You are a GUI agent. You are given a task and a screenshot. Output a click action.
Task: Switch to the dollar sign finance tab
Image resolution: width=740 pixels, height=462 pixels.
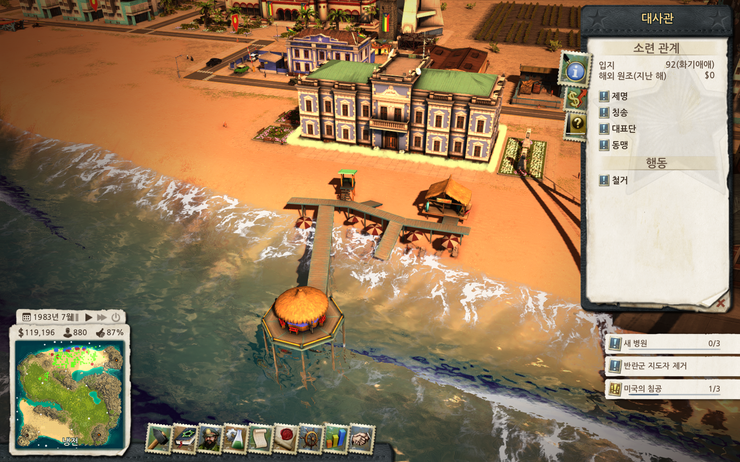576,98
